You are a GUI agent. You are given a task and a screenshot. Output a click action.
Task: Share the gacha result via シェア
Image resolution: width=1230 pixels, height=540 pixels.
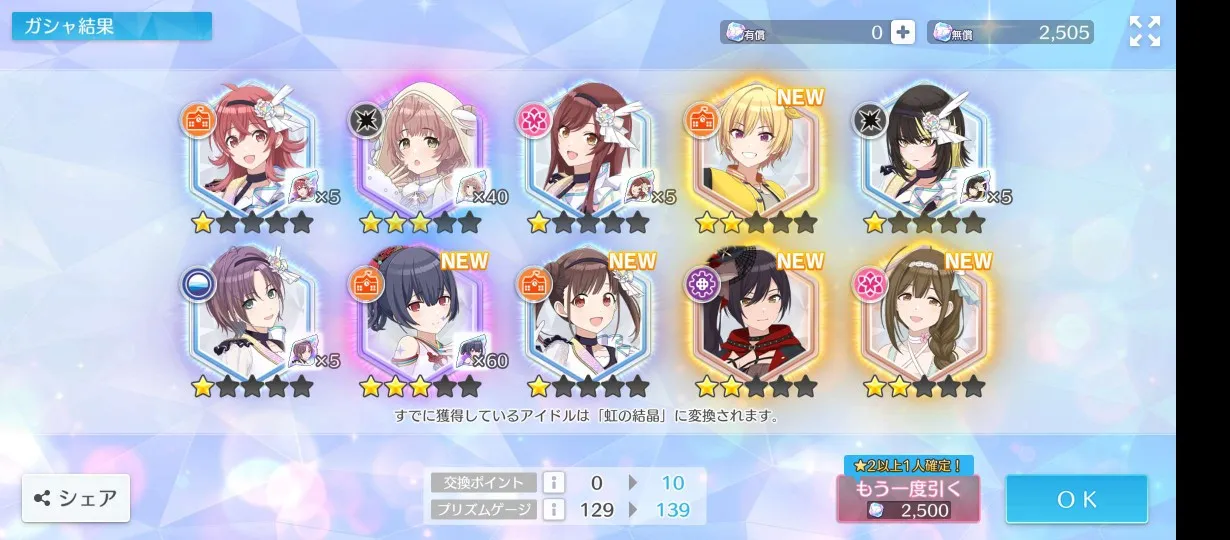(x=76, y=498)
